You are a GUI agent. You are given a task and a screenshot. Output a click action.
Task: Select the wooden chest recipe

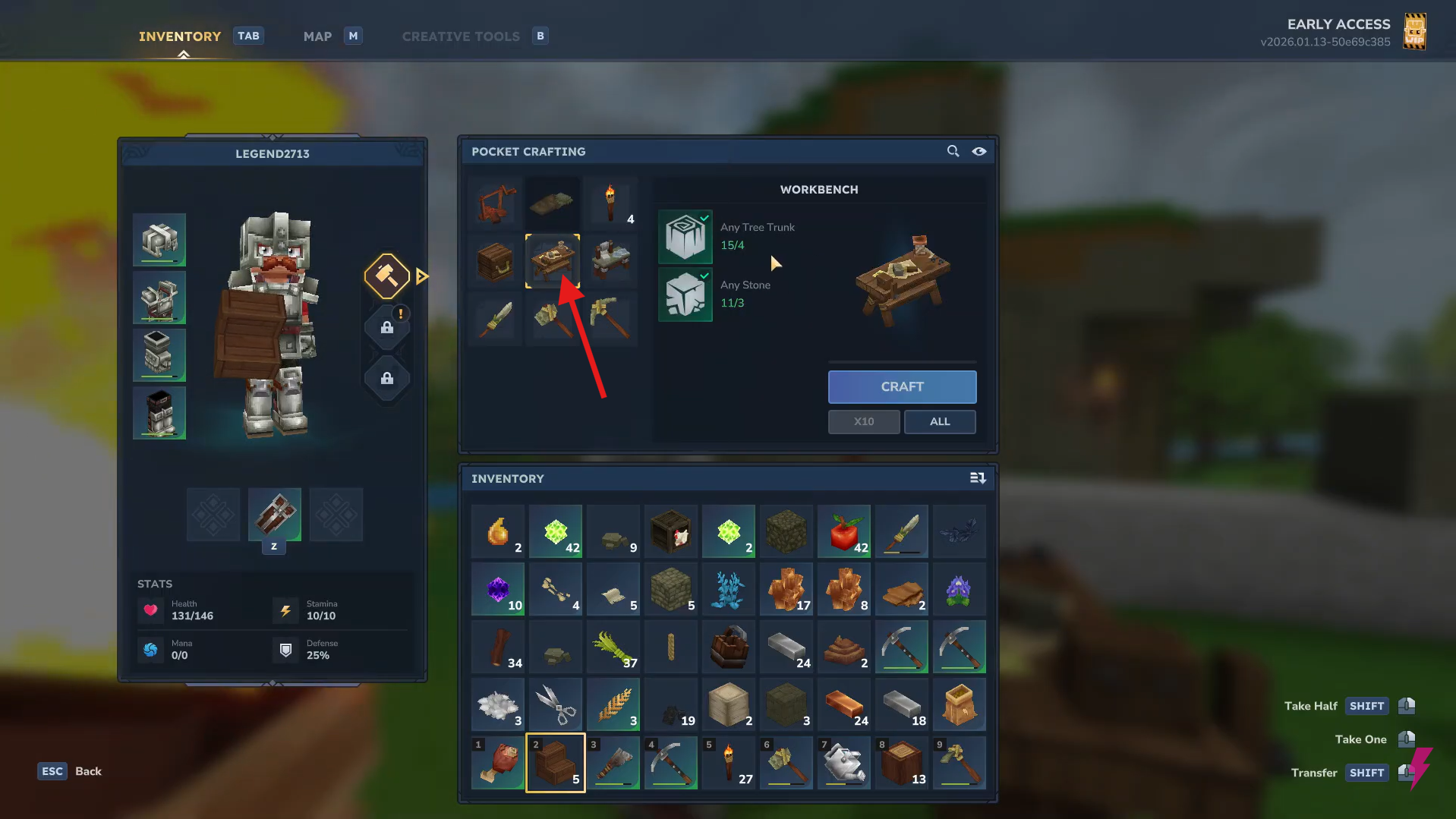coord(494,260)
